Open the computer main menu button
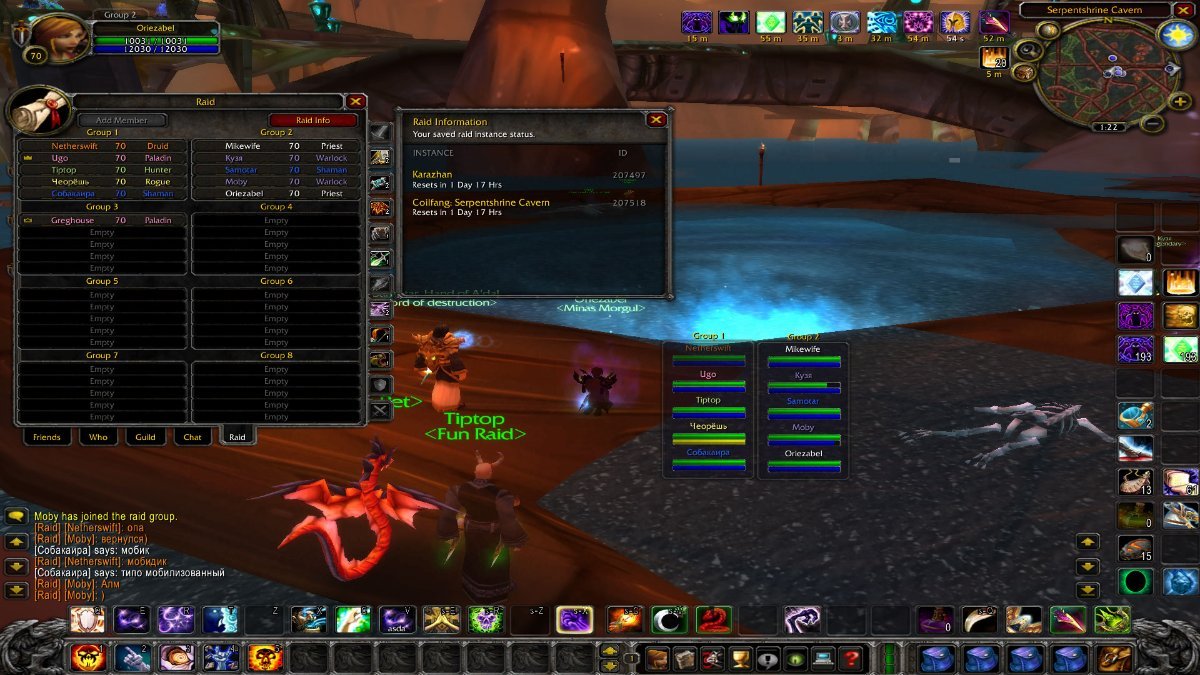Screen dimensions: 1200x675 (823, 659)
